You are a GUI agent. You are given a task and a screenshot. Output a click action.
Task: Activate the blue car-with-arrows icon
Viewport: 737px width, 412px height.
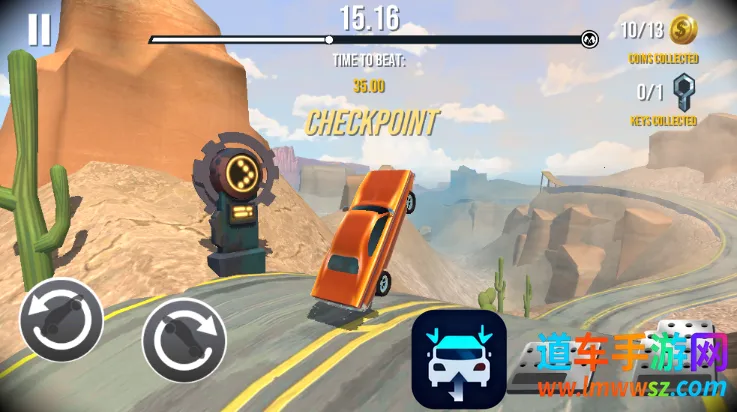459,359
